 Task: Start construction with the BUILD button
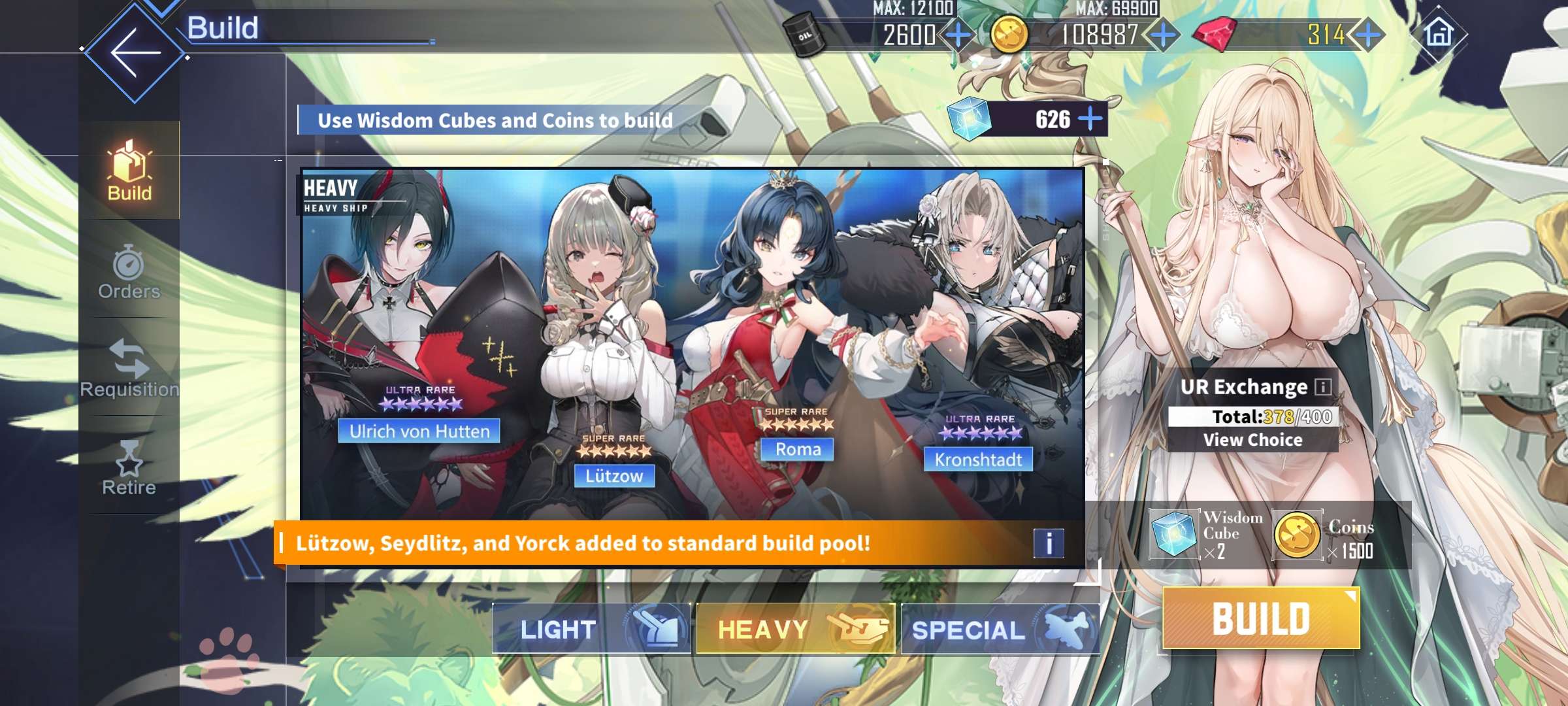click(x=1261, y=618)
